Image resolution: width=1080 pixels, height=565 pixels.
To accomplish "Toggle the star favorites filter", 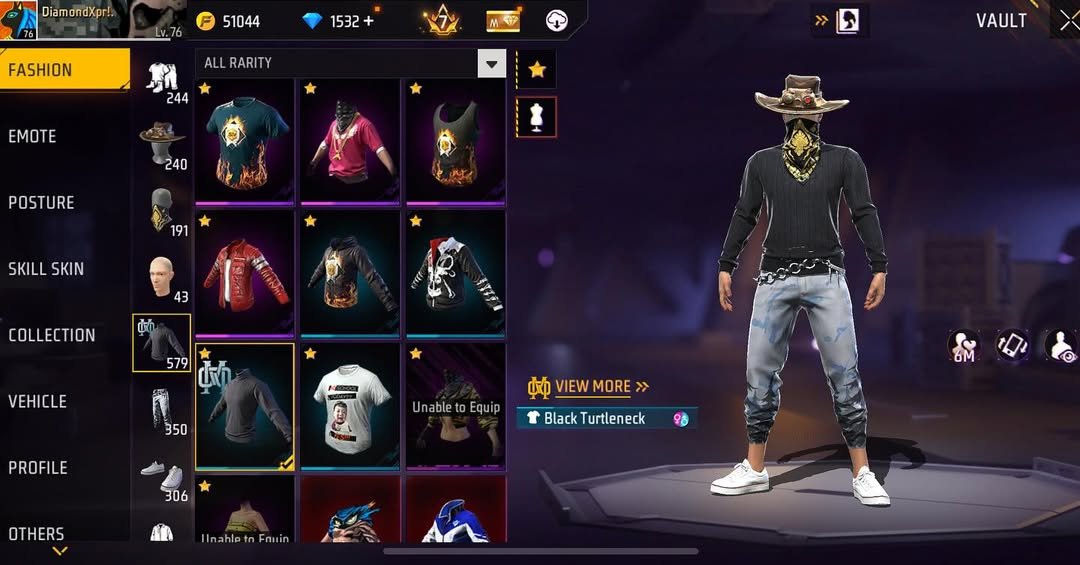I will (537, 69).
